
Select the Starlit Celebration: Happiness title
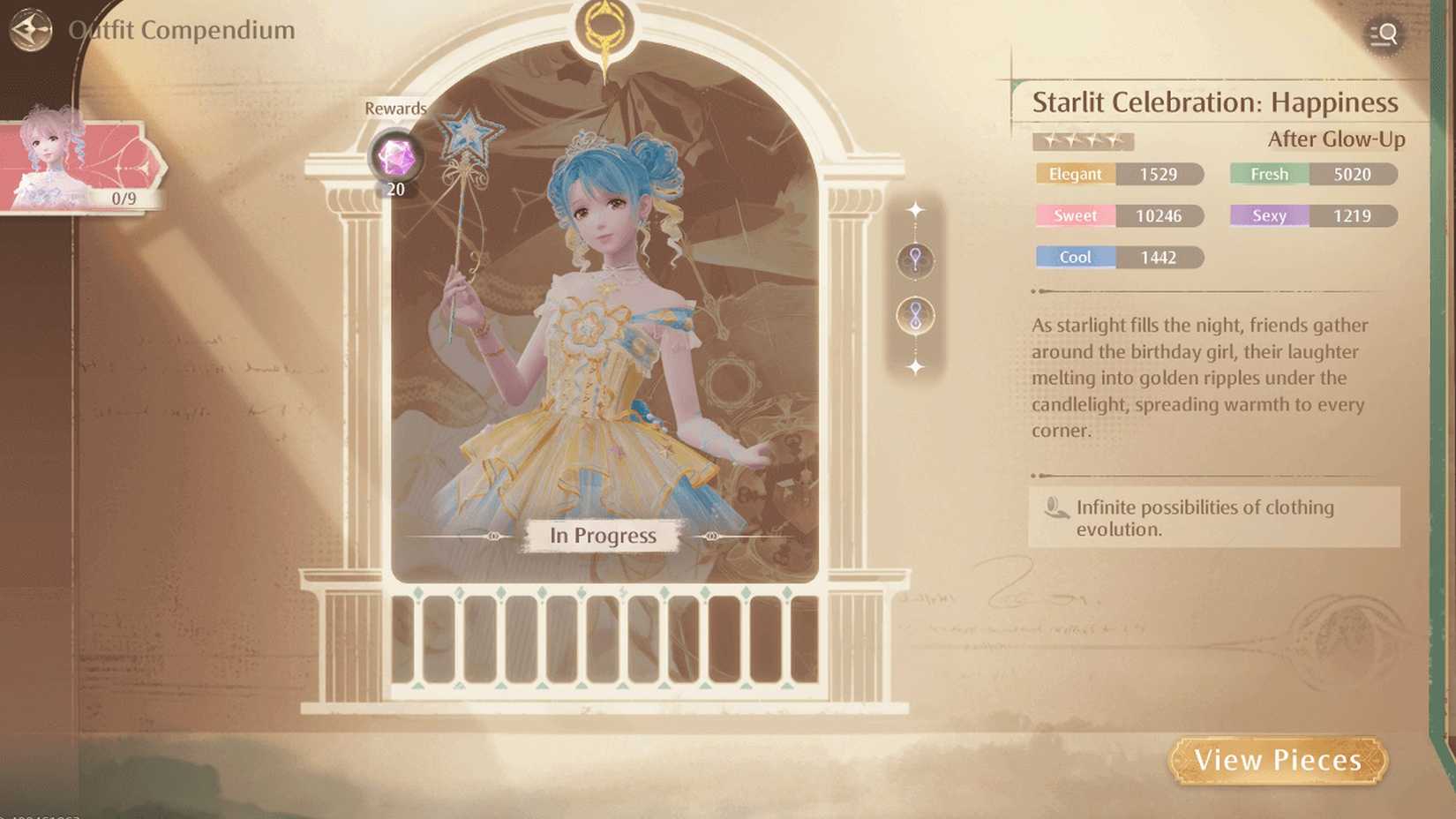[x=1215, y=101]
